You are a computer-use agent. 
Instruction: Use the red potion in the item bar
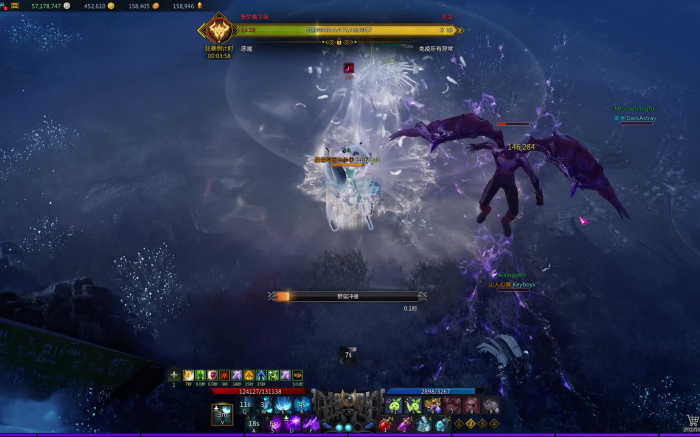(384, 424)
